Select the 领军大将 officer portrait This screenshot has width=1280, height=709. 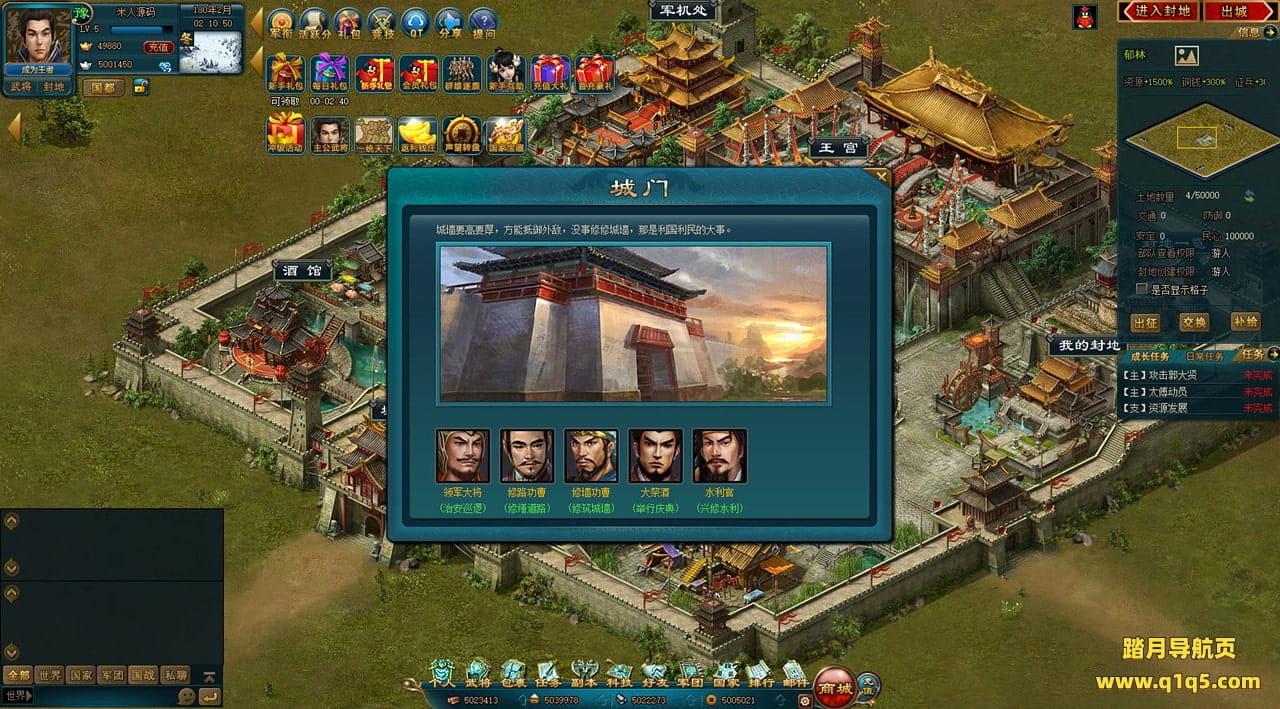tap(463, 457)
